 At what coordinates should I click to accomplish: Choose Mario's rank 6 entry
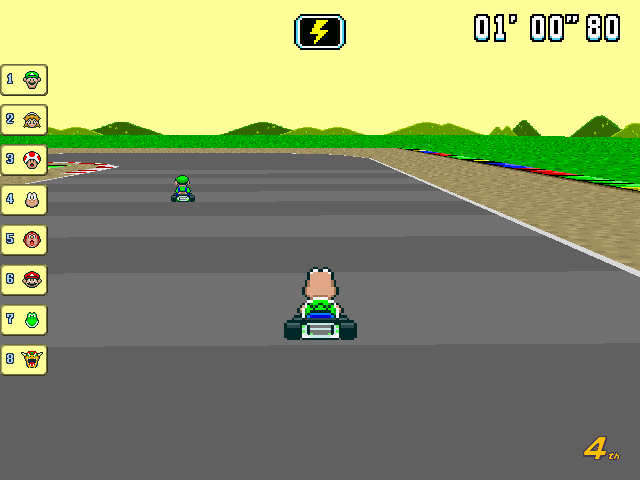[24, 279]
